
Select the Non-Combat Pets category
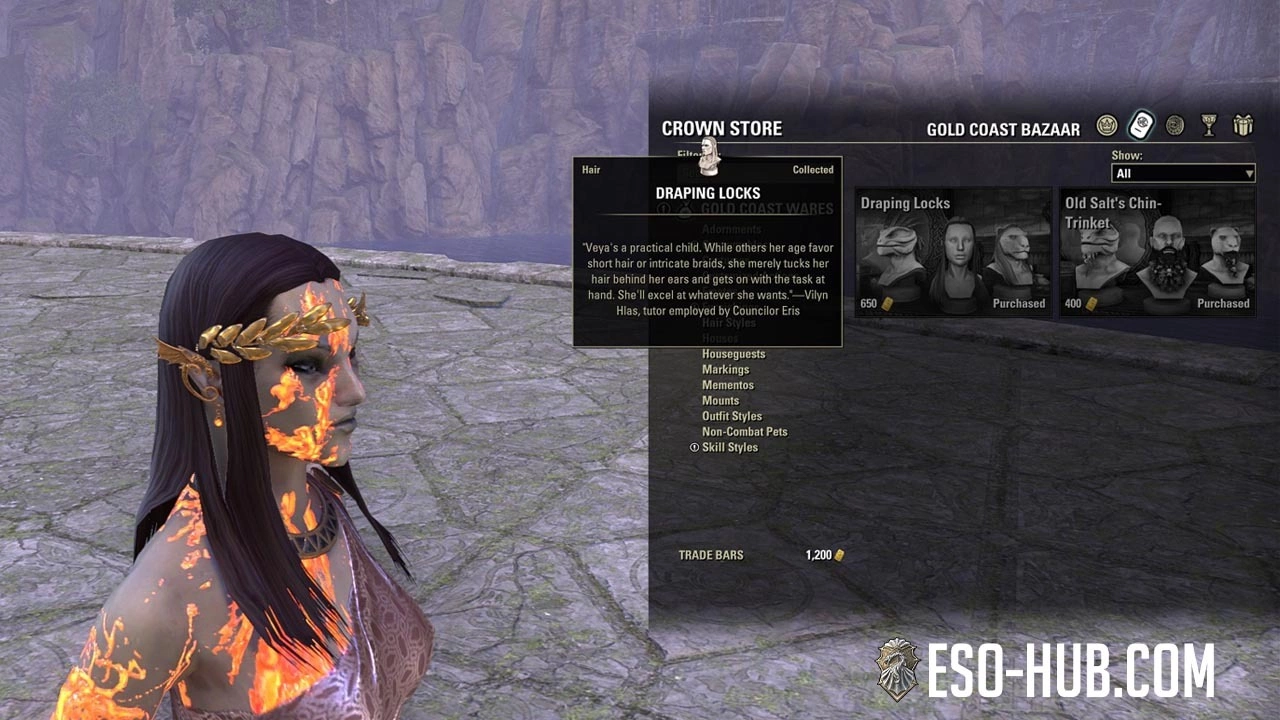click(x=744, y=432)
